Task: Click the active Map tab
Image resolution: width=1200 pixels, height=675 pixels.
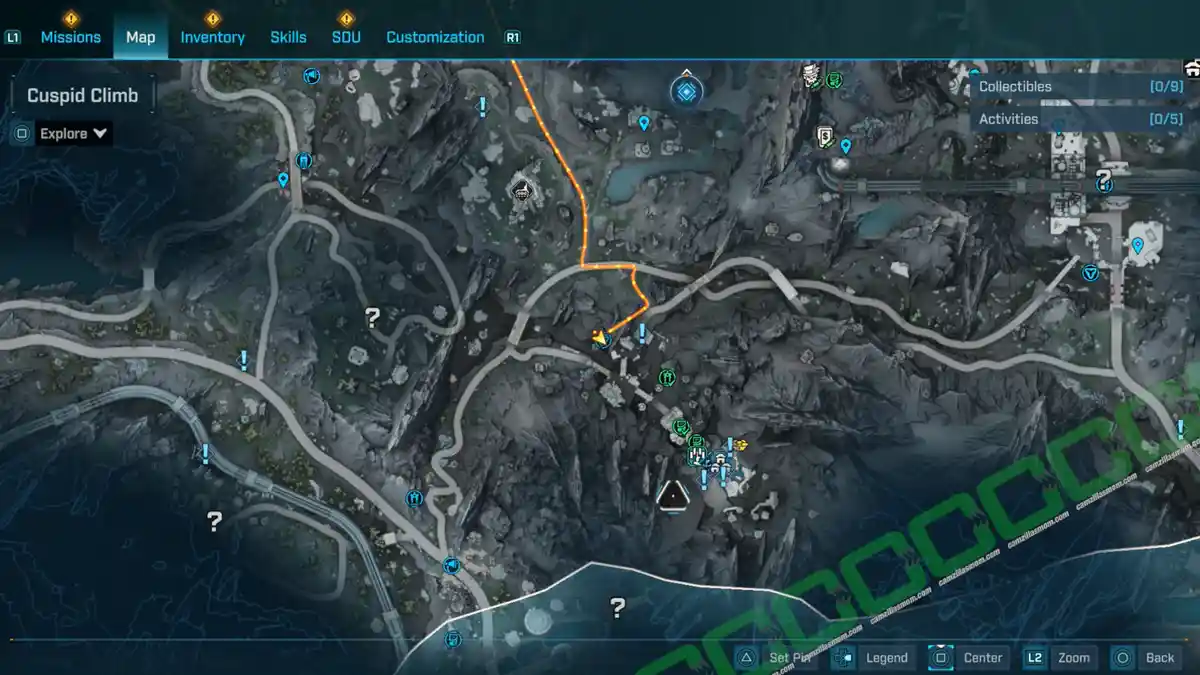Action: click(140, 37)
